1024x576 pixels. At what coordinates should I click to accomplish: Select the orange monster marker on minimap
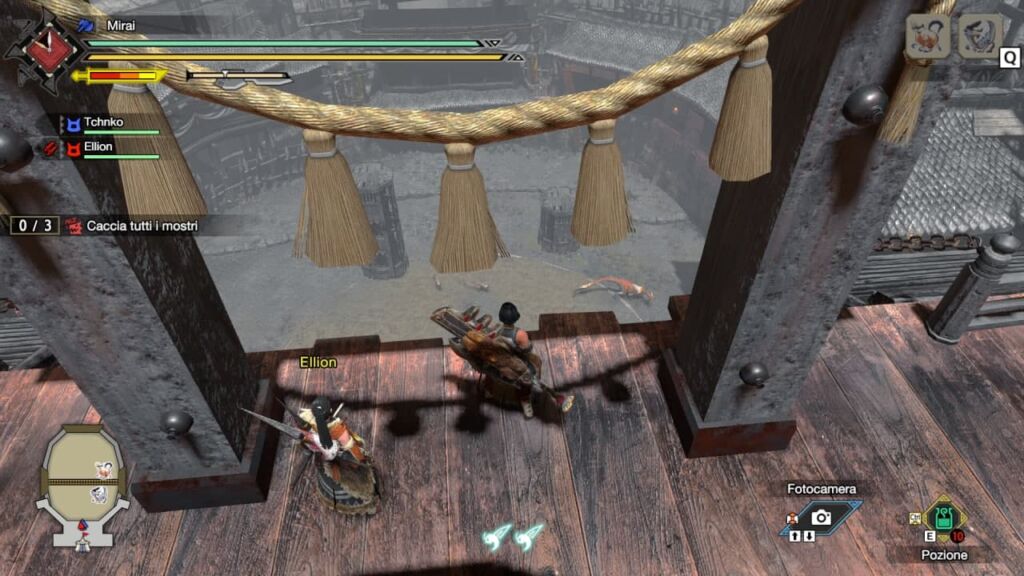tap(103, 468)
